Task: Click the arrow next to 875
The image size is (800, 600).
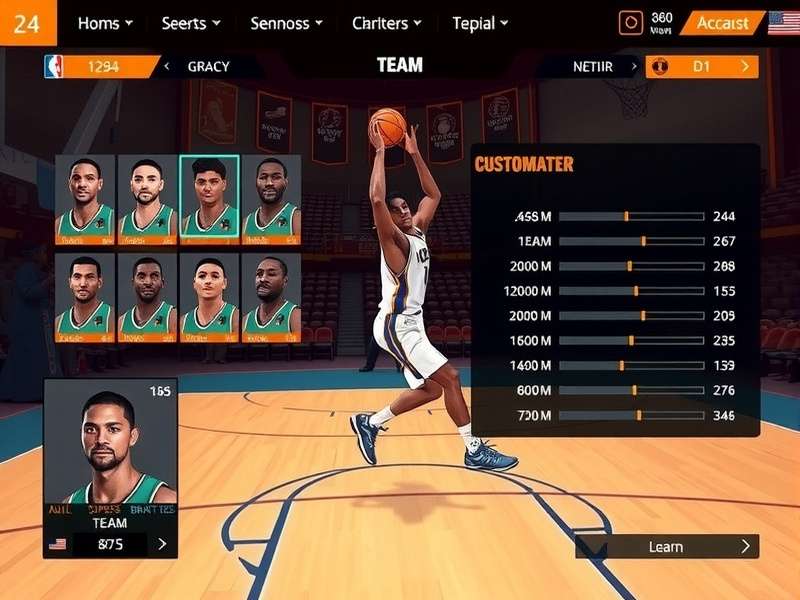Action: pyautogui.click(x=162, y=545)
